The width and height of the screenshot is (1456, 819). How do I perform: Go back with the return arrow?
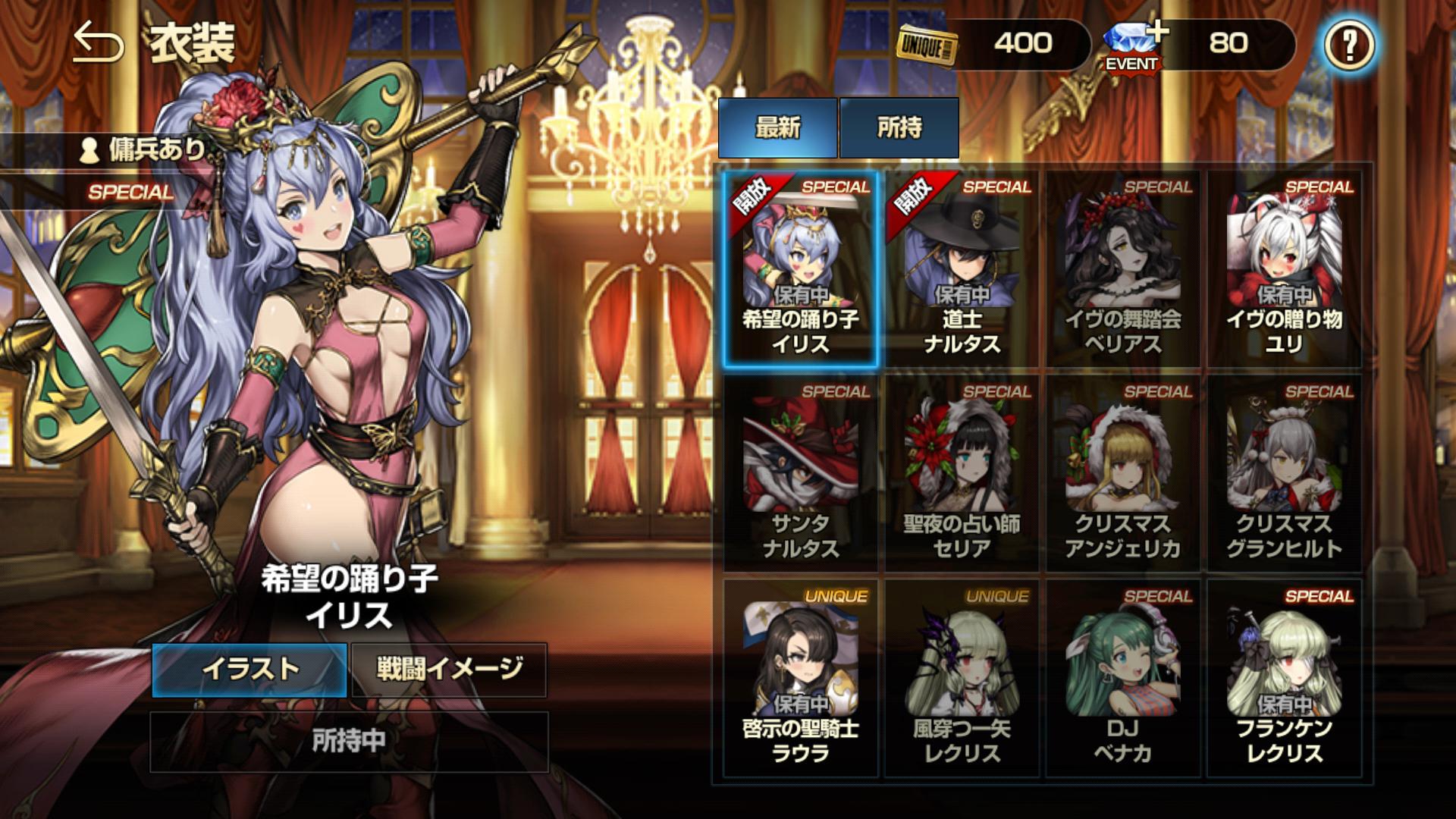tap(98, 44)
